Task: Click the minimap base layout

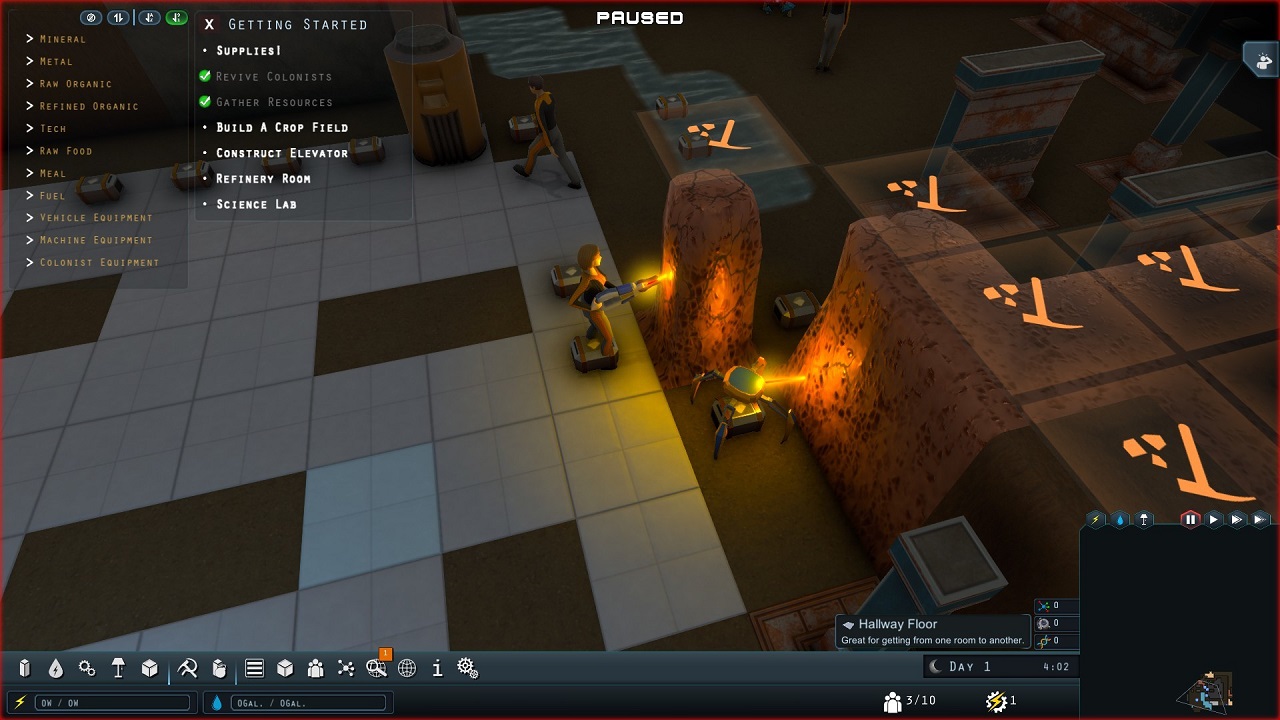Action: tap(1208, 691)
